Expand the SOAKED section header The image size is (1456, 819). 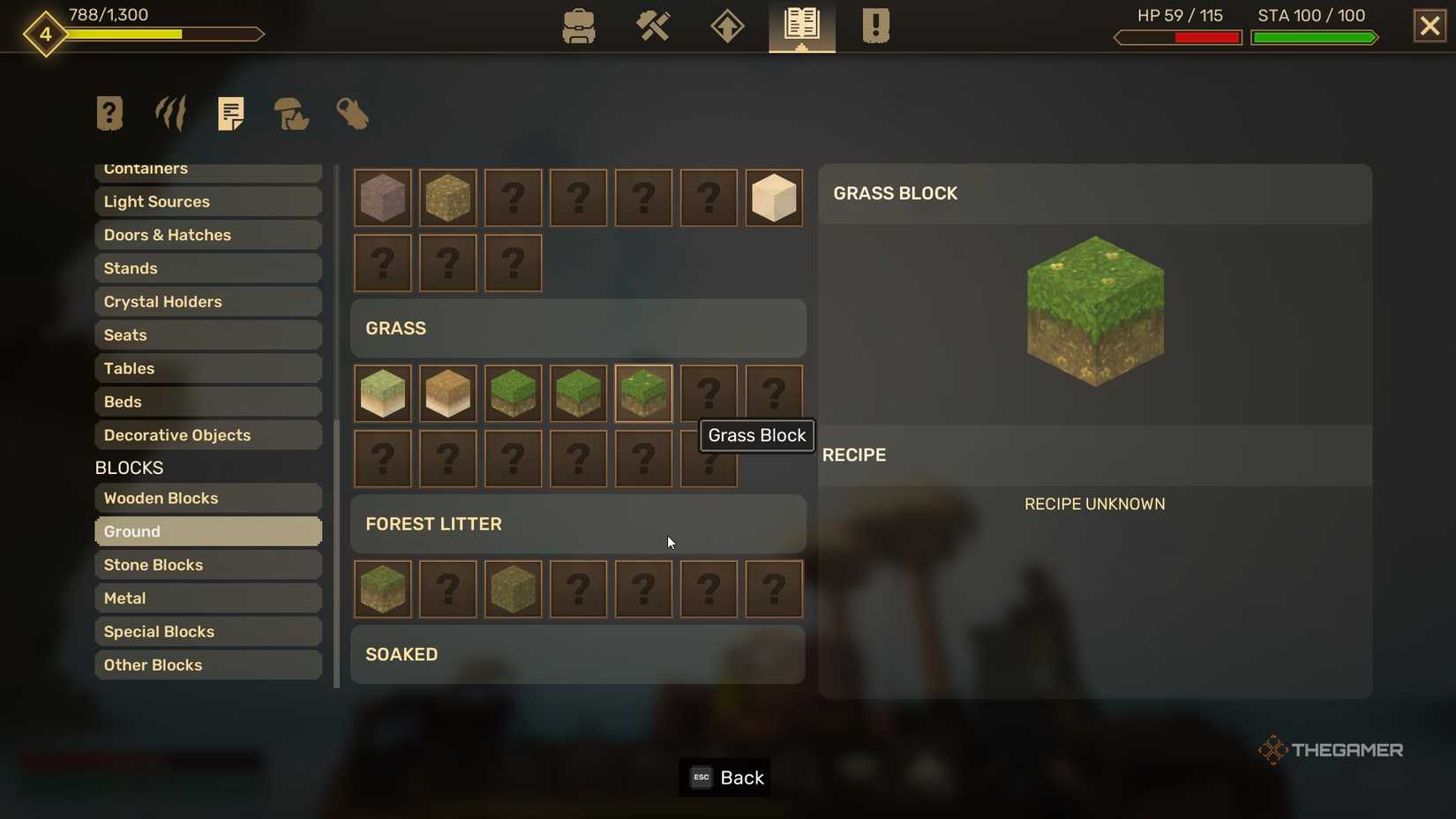click(578, 655)
